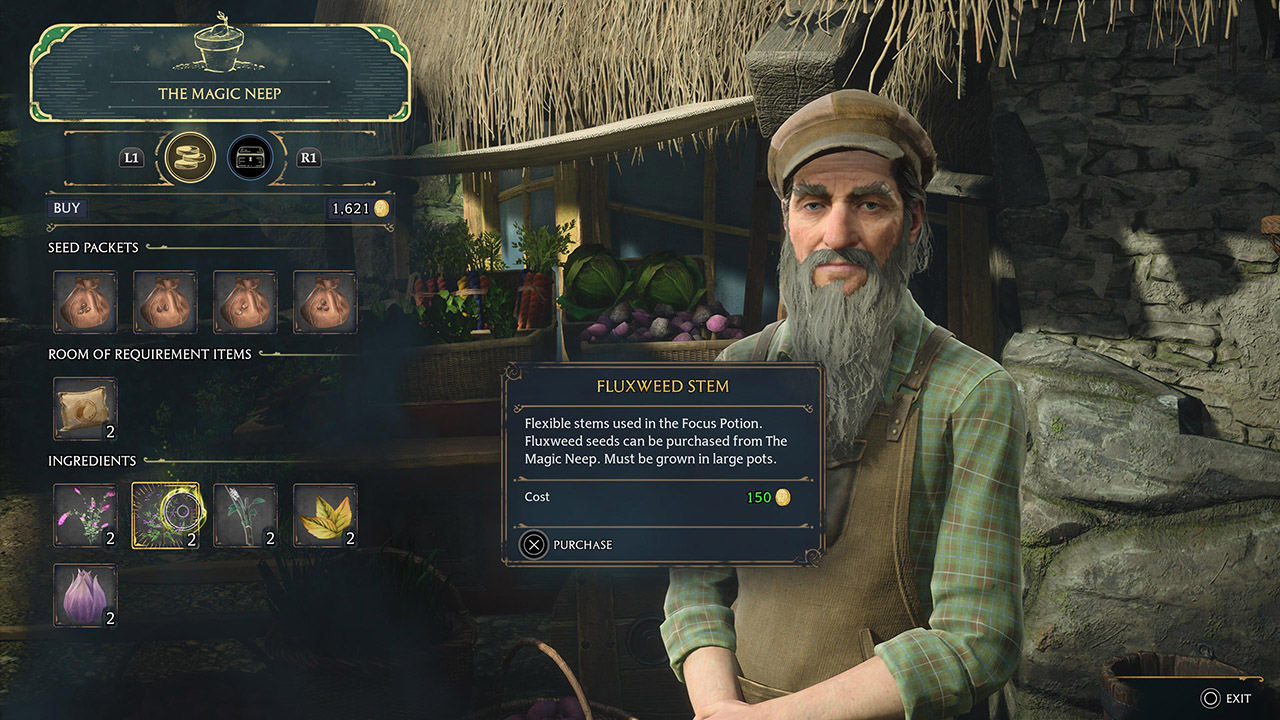
Task: Select the parchment fertiliser bag item
Action: pos(85,409)
